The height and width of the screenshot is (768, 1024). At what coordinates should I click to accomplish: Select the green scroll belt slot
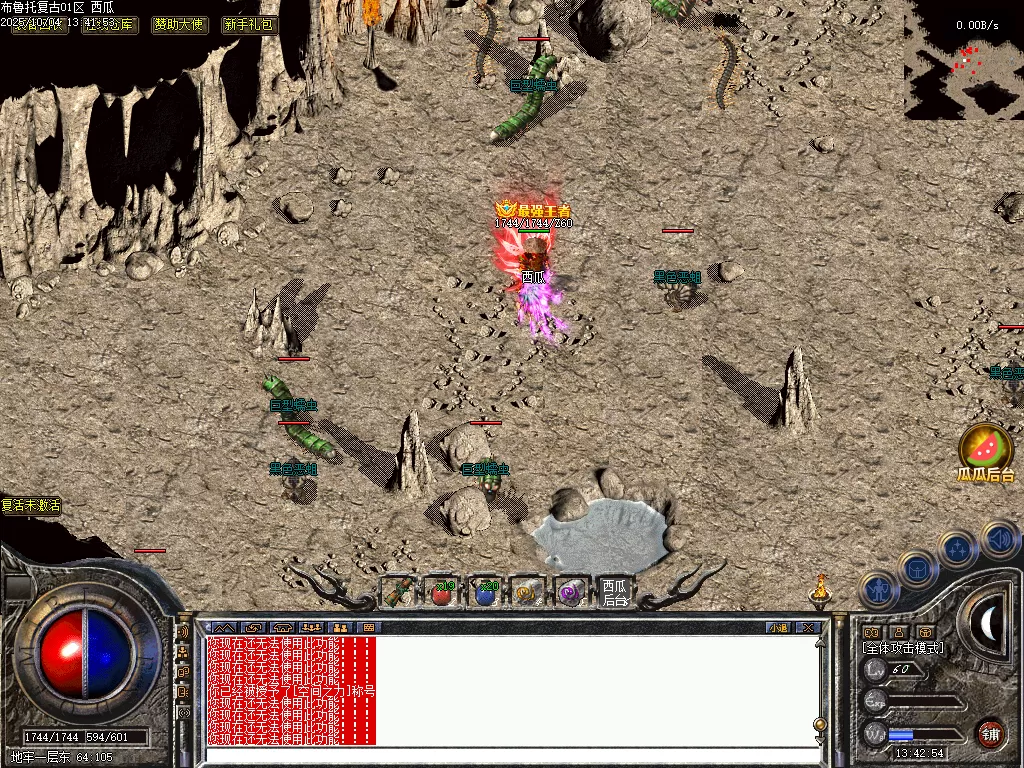pyautogui.click(x=398, y=593)
